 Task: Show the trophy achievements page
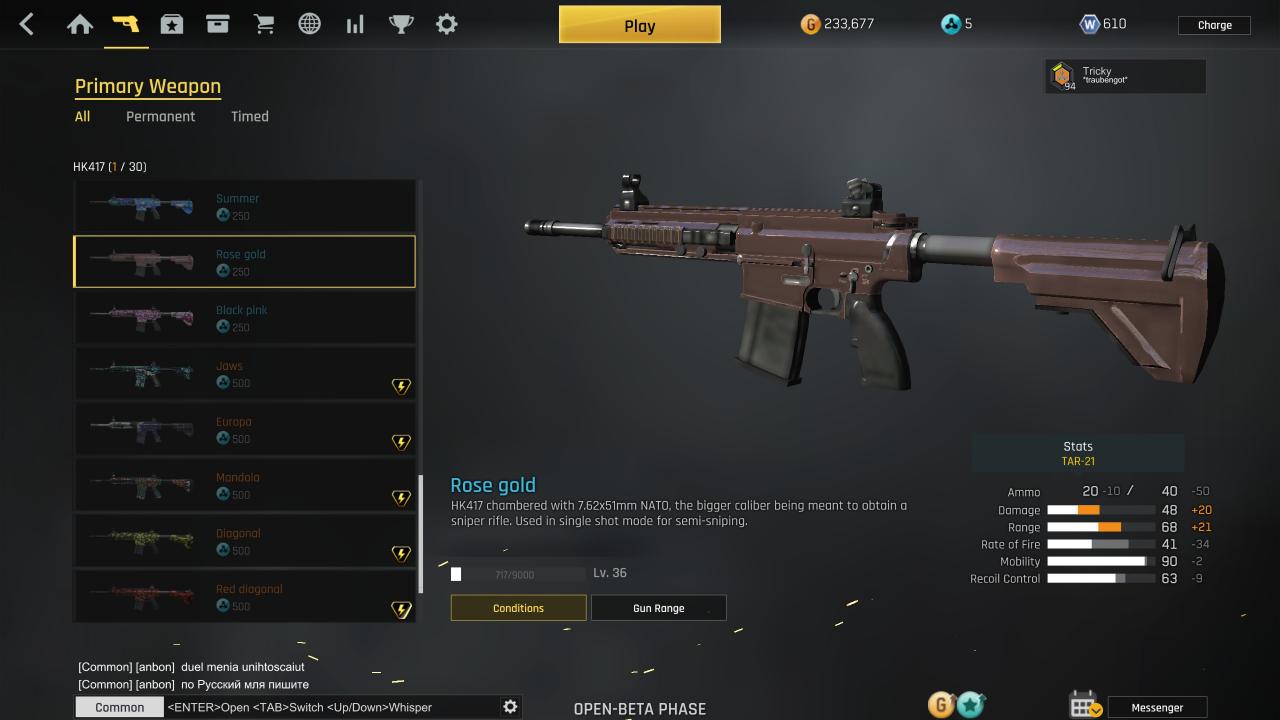(x=401, y=24)
